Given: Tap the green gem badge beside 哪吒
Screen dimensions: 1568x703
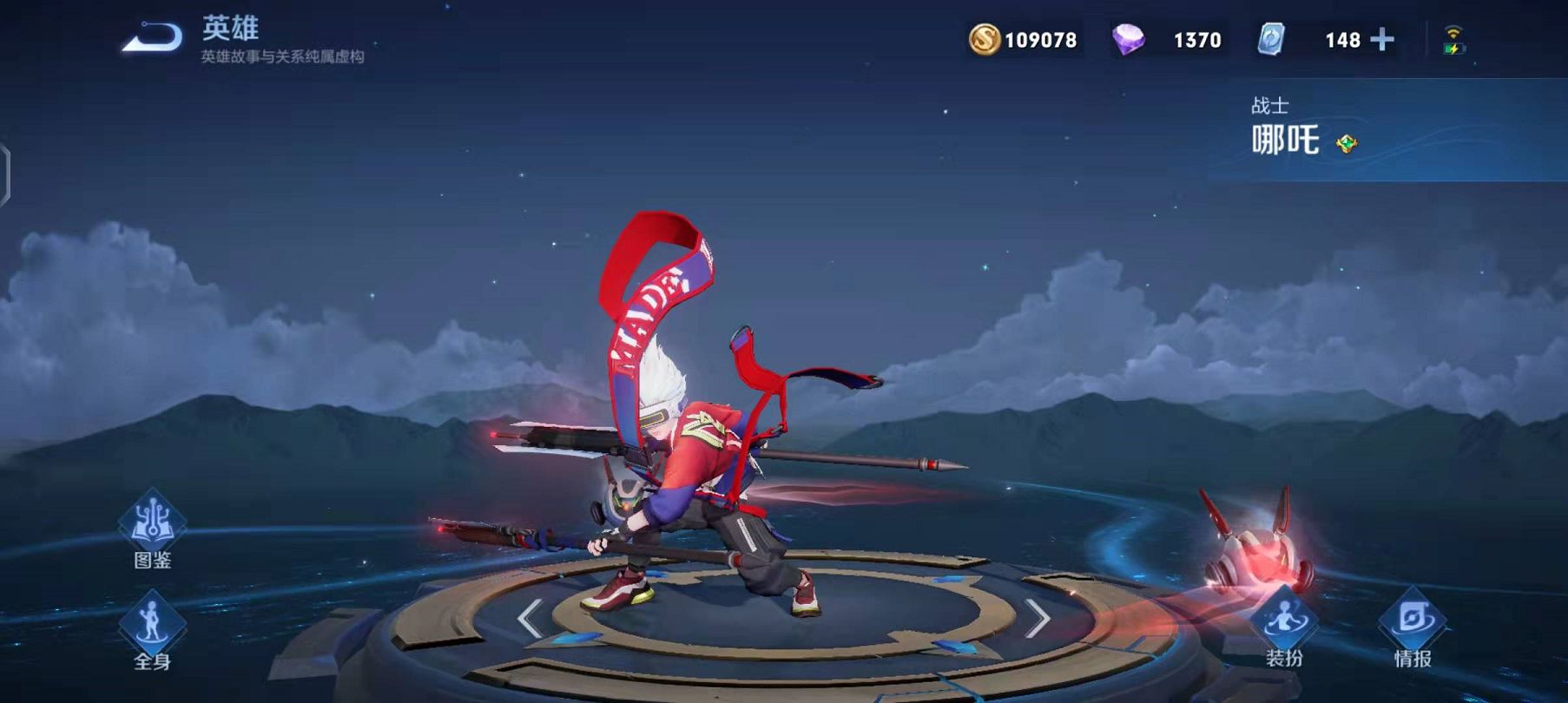Looking at the screenshot, I should [1347, 143].
